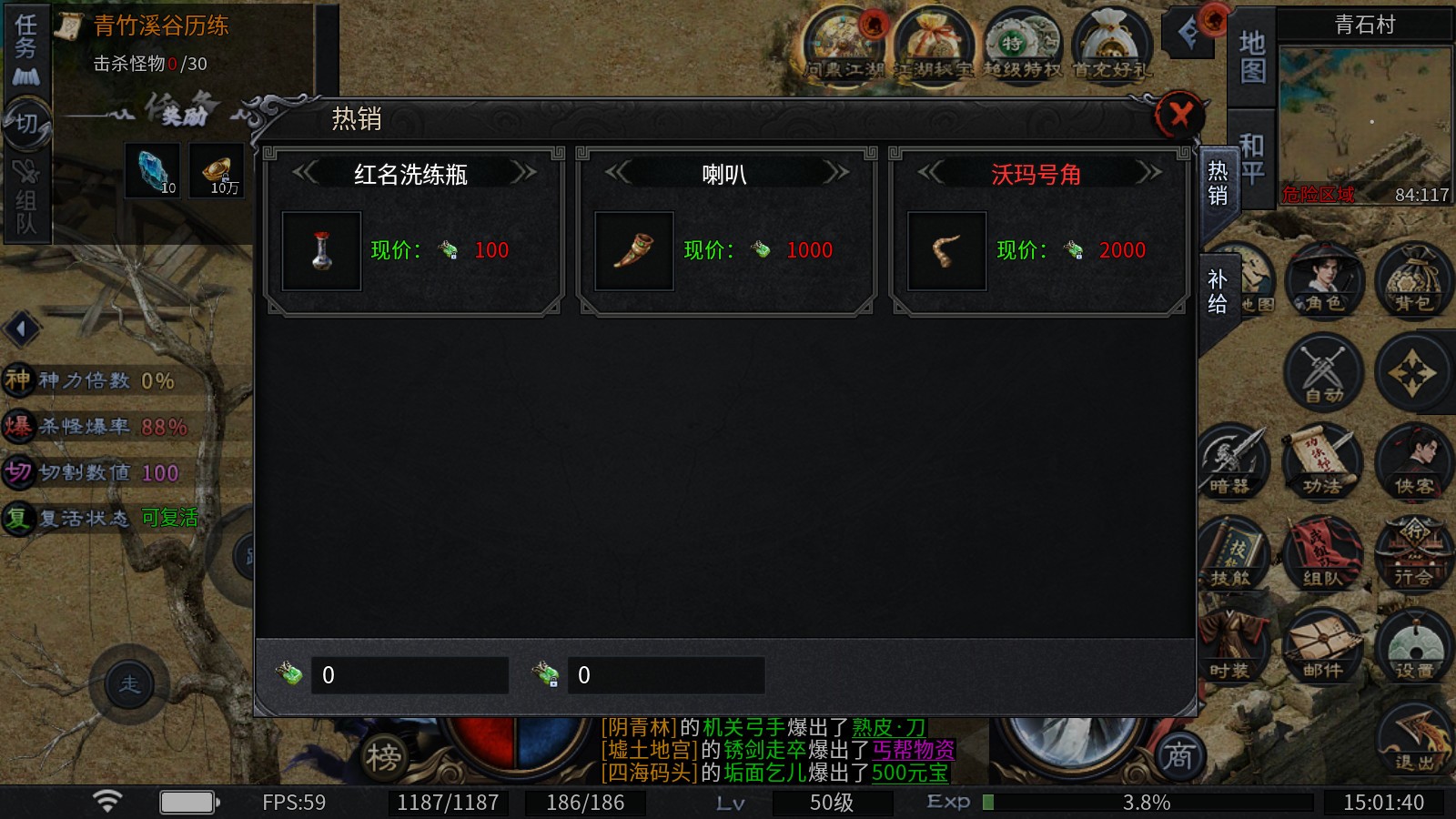Select the 红名洗练瓶 shop item
1456x819 pixels.
pyautogui.click(x=321, y=251)
